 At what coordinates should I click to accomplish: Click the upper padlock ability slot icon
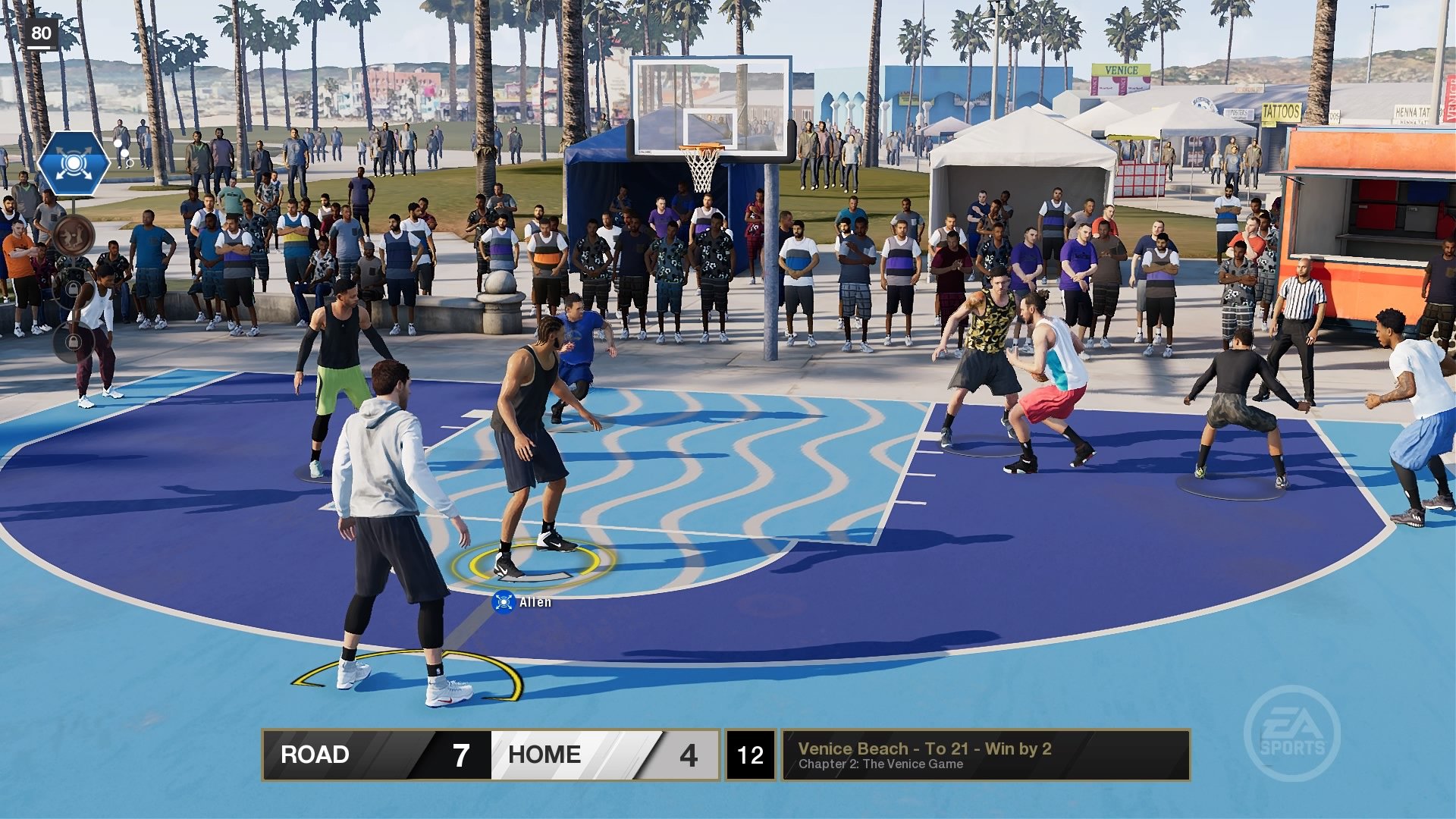pyautogui.click(x=74, y=288)
